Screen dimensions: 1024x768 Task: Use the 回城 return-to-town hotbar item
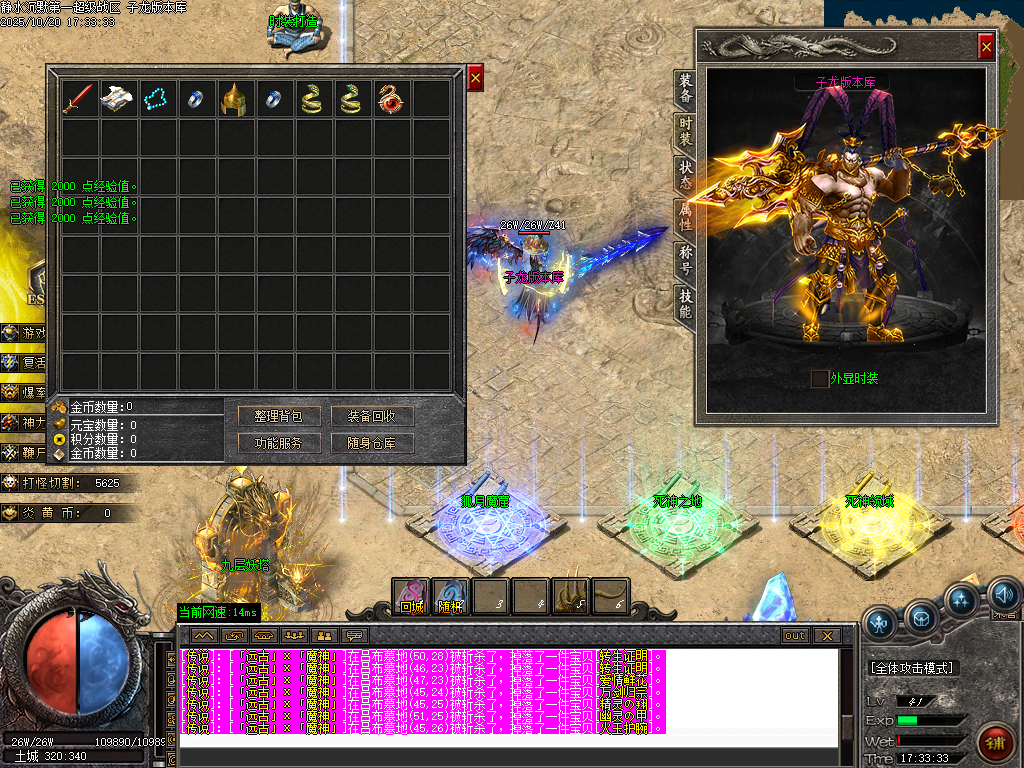(x=411, y=596)
